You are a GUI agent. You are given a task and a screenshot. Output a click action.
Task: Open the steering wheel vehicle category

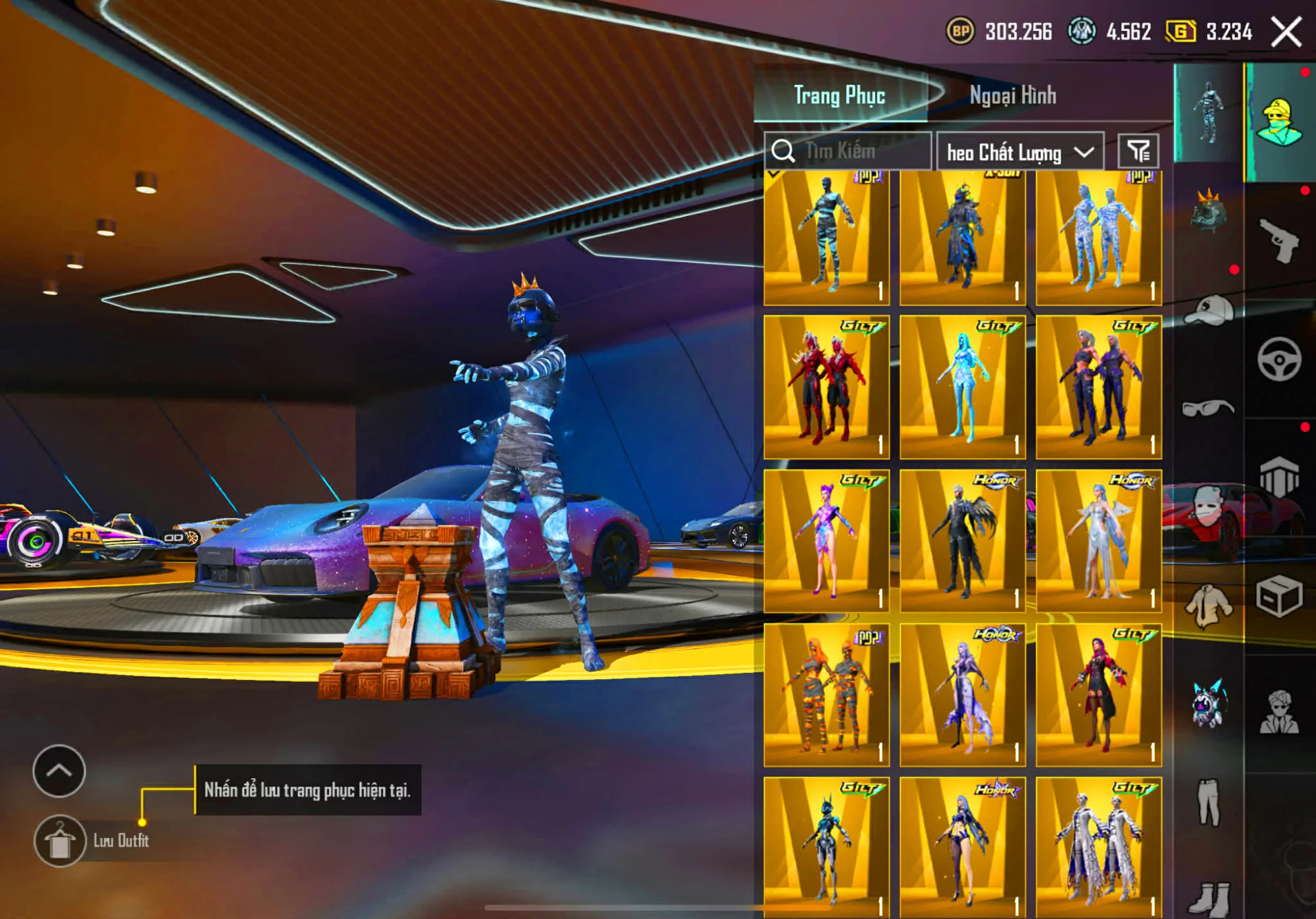[x=1278, y=359]
